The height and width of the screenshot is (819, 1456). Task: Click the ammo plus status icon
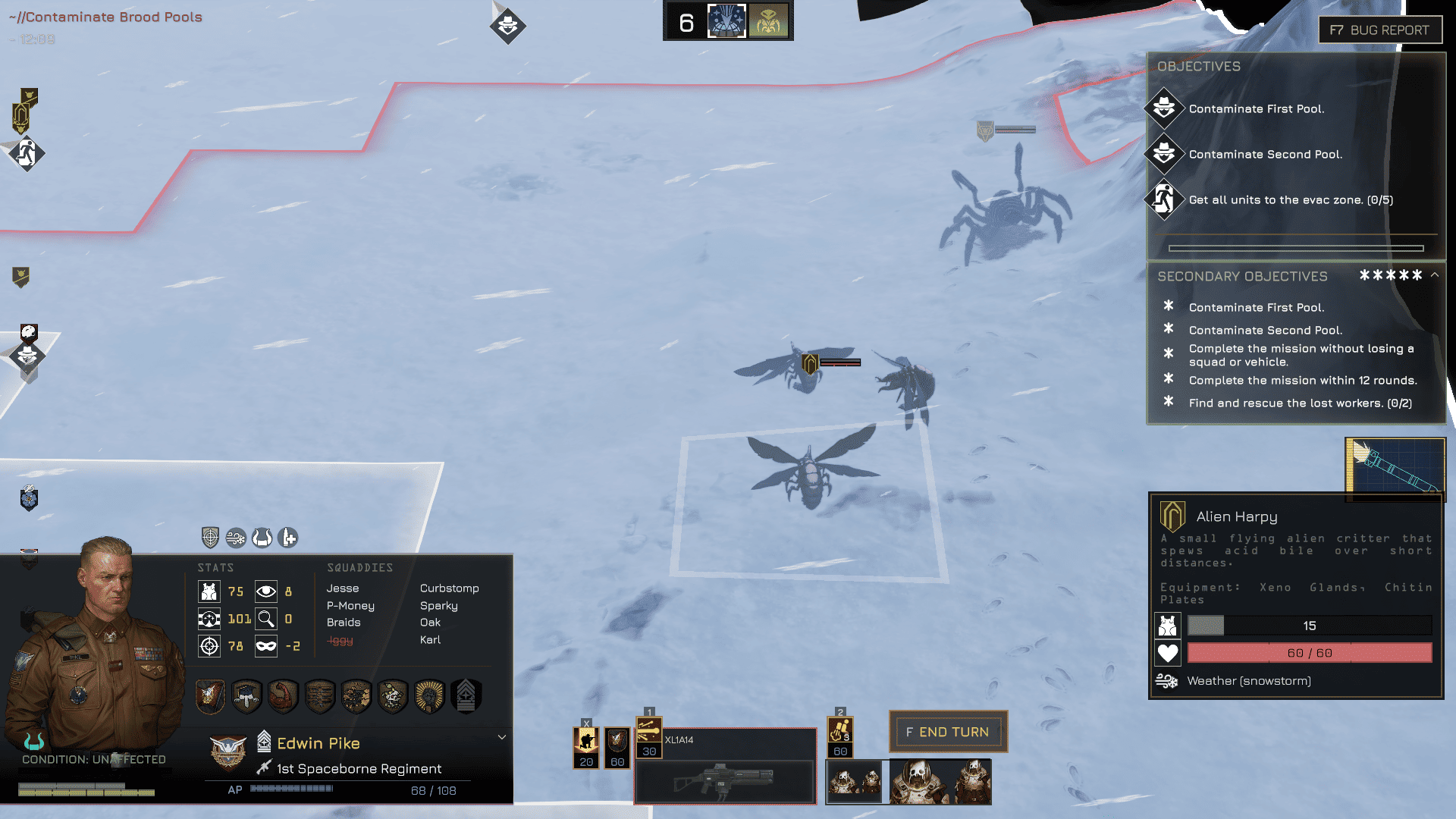(288, 538)
